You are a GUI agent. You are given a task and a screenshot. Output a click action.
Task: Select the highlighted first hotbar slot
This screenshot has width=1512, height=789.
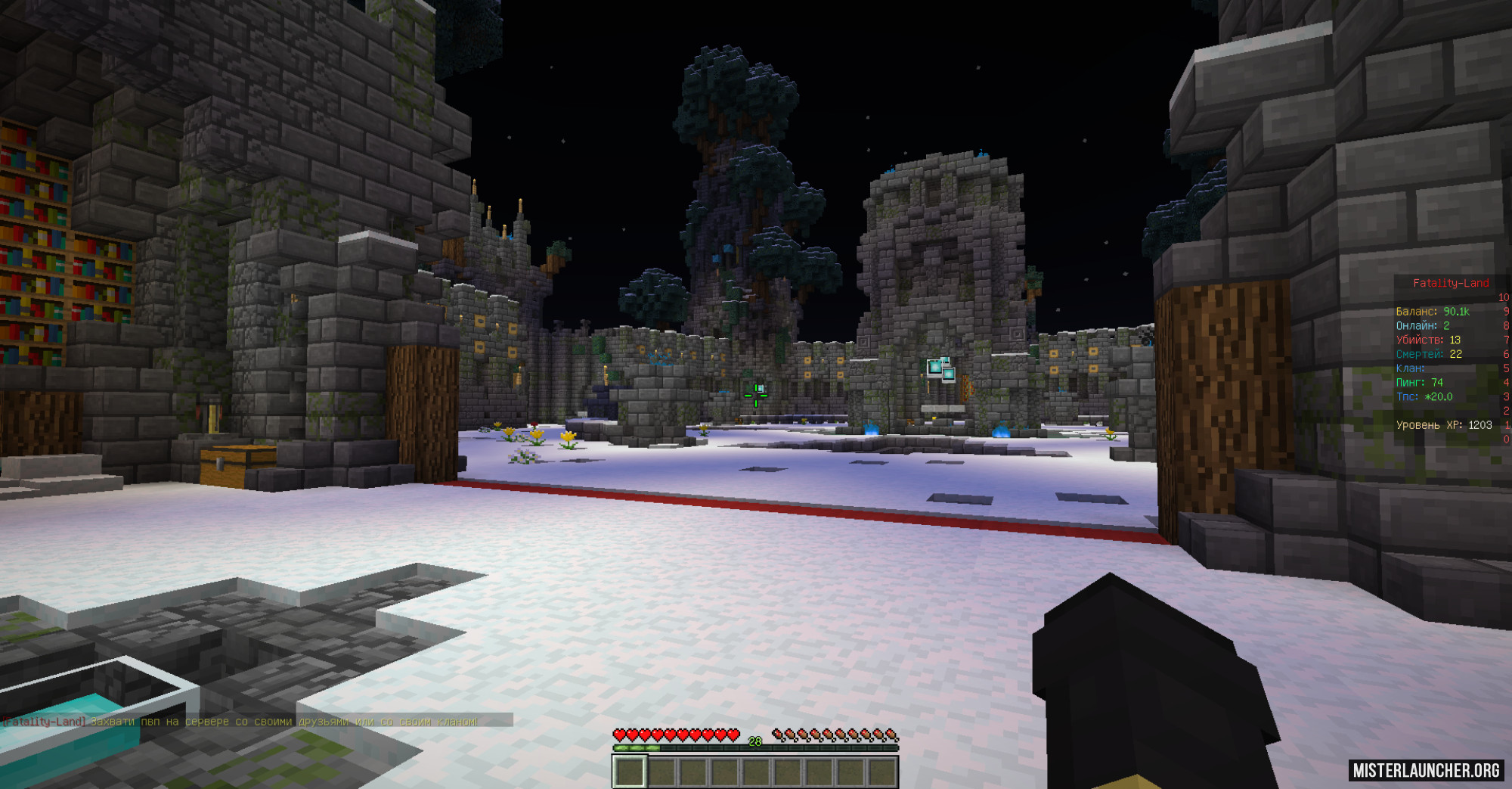click(629, 772)
